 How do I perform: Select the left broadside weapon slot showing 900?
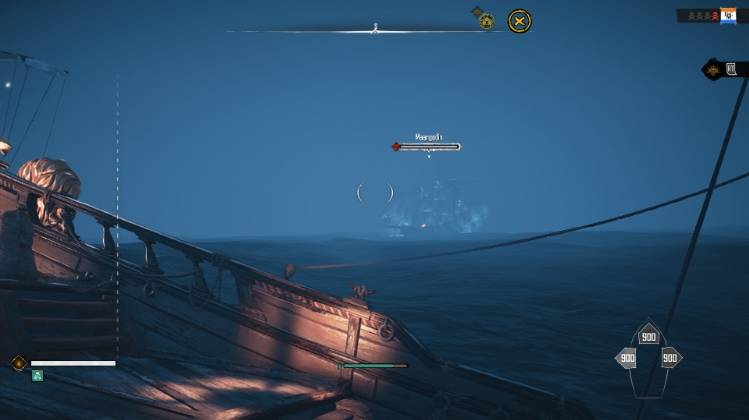point(627,357)
